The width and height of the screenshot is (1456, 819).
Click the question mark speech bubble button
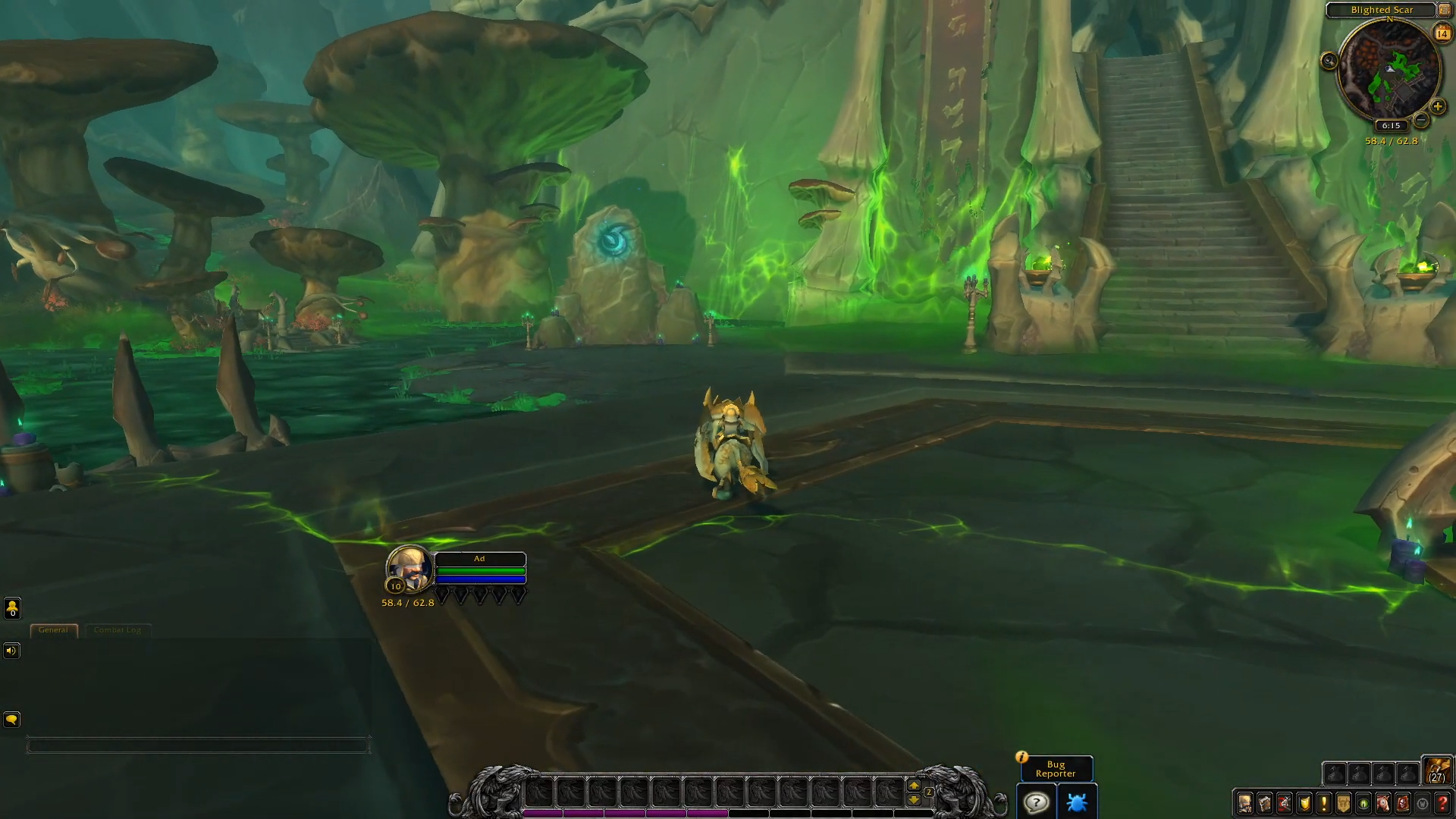coord(1036,802)
